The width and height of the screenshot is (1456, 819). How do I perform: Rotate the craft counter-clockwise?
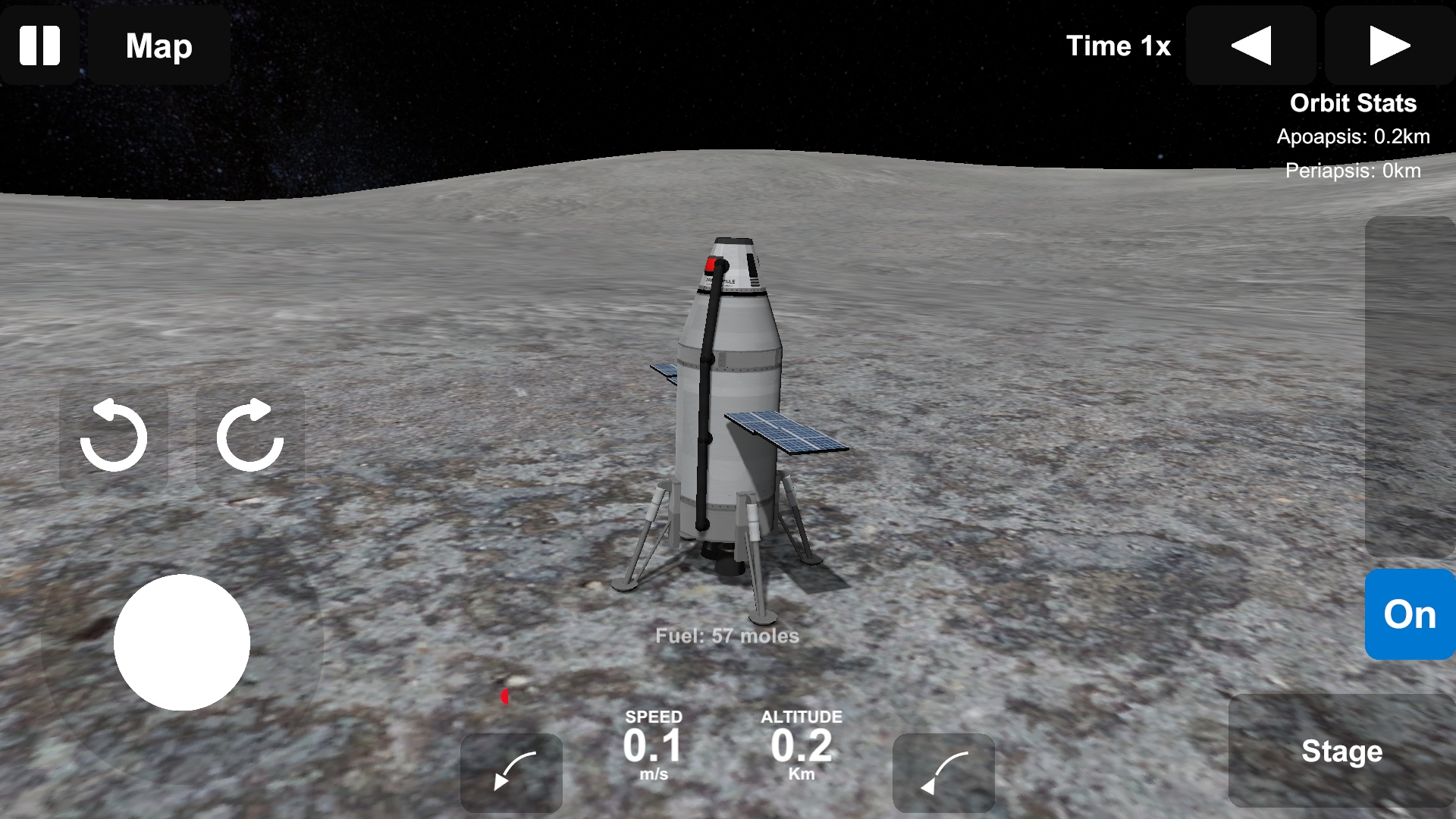(114, 436)
